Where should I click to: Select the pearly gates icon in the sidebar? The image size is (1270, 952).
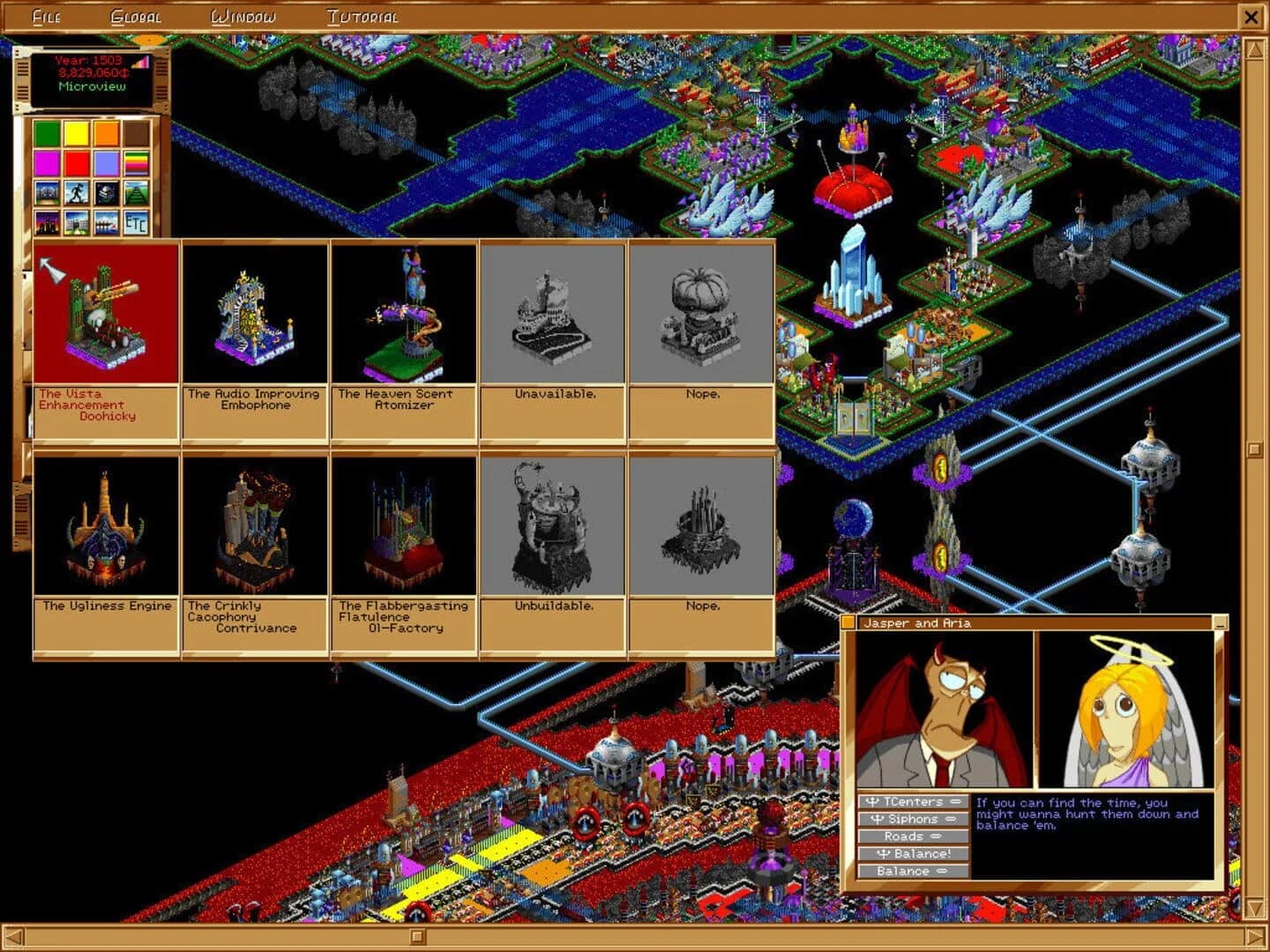click(47, 192)
